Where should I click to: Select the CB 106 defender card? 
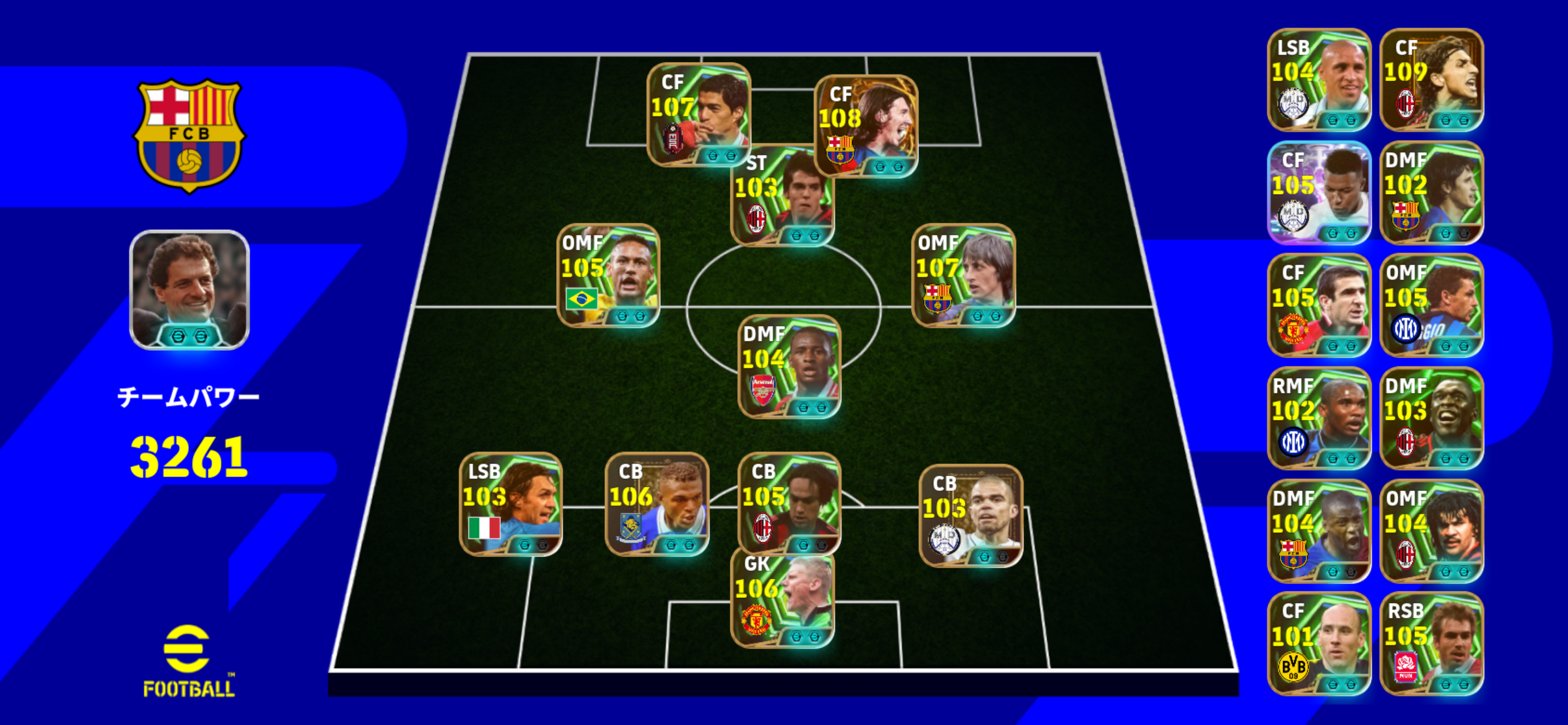click(656, 504)
